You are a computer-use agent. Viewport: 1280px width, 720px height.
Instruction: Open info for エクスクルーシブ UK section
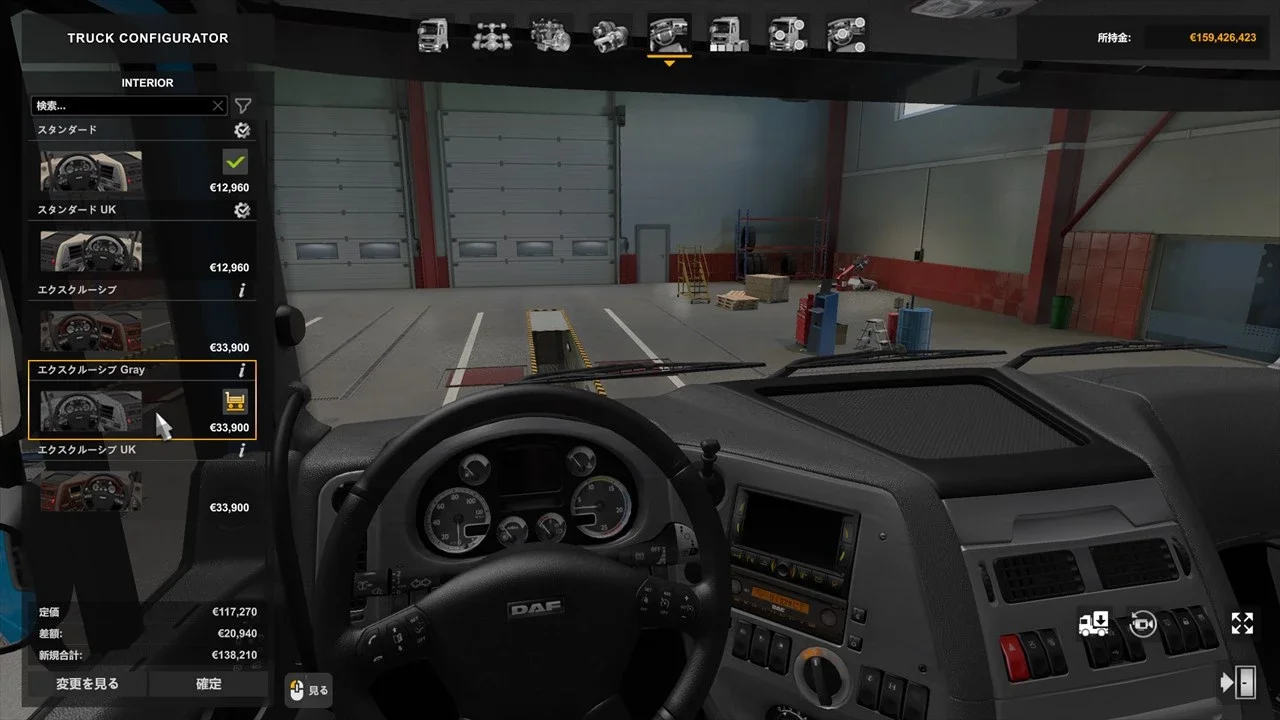(x=240, y=450)
